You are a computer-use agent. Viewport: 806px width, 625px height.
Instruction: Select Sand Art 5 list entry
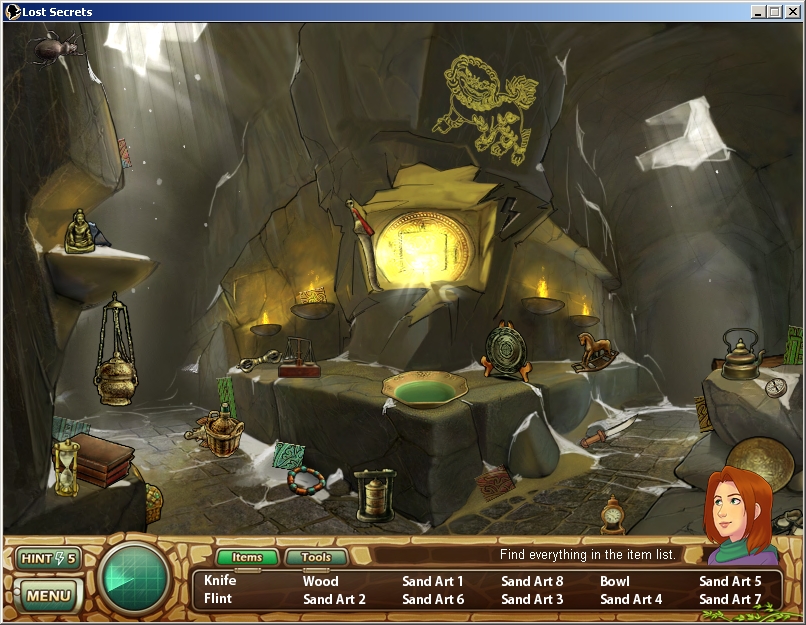coord(730,581)
